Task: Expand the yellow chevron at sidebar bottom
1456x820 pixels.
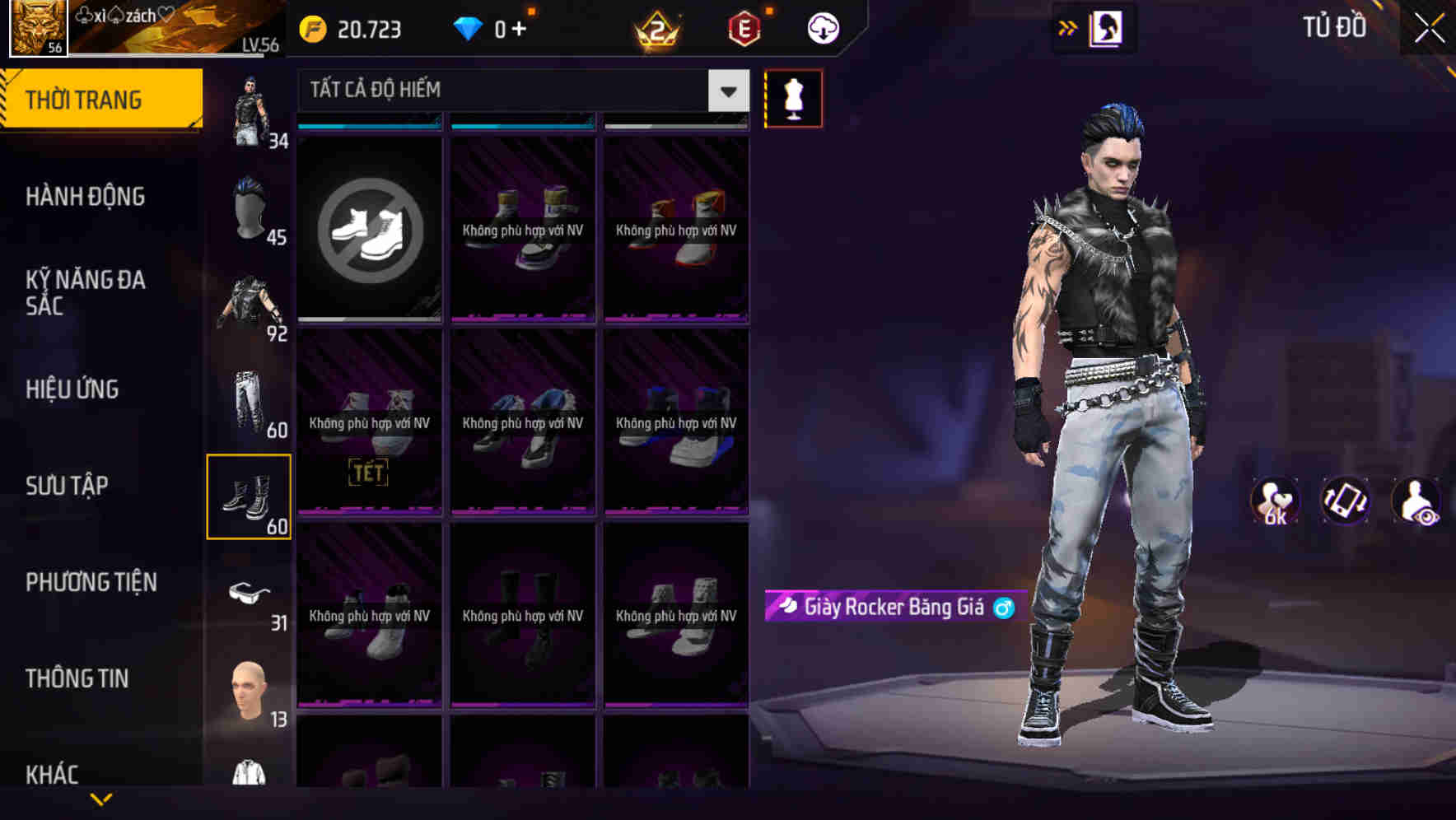Action: pos(100,797)
